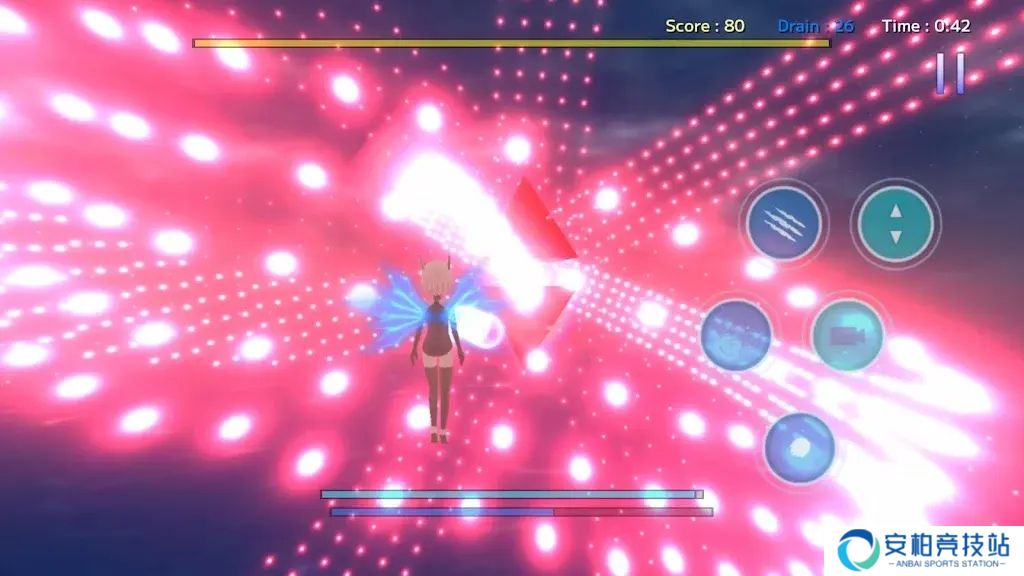Tap the blue button left of camera
Viewport: 1024px width, 576px height.
click(736, 336)
